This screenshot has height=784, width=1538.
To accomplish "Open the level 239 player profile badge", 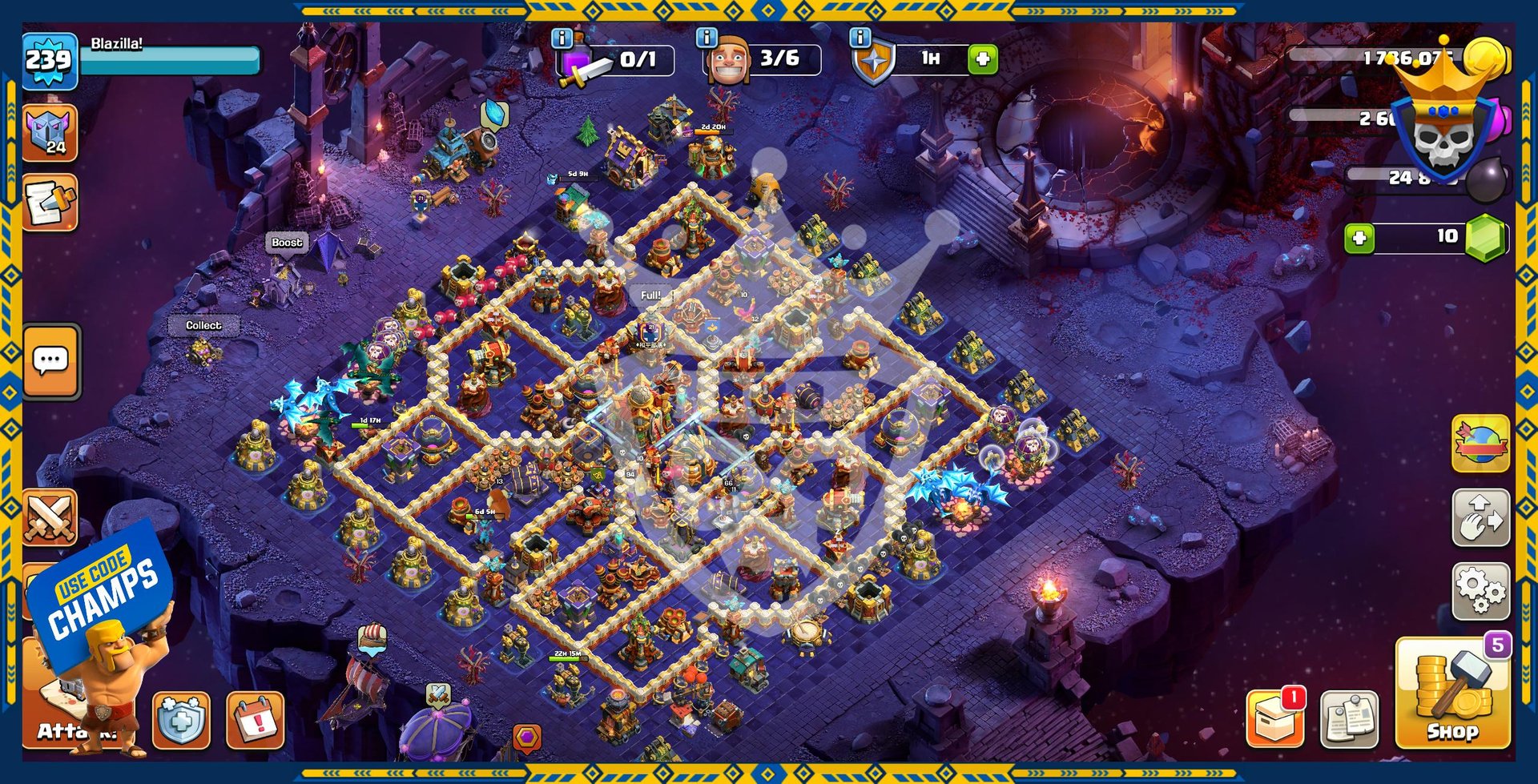I will [x=50, y=61].
